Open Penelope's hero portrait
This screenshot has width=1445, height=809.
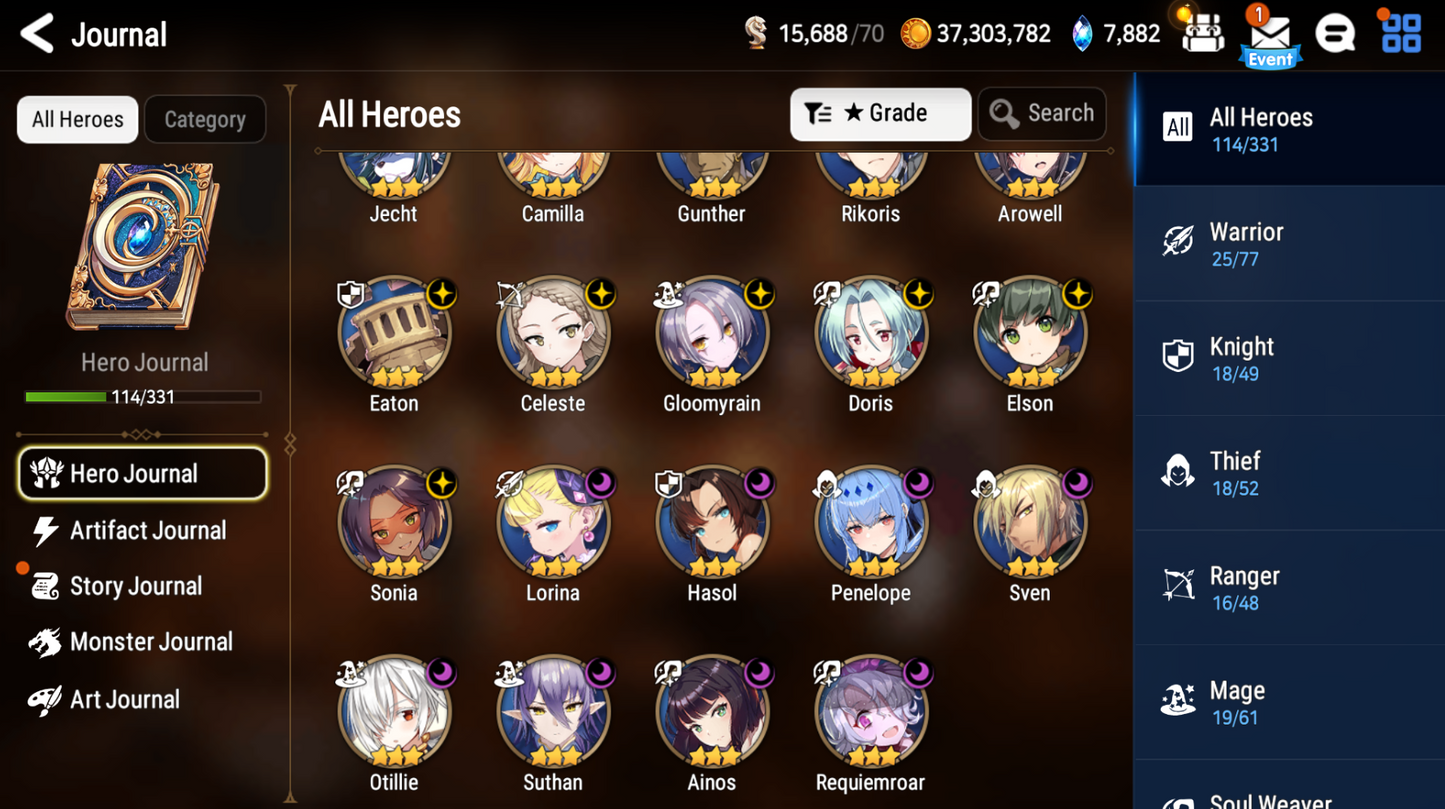pos(870,522)
